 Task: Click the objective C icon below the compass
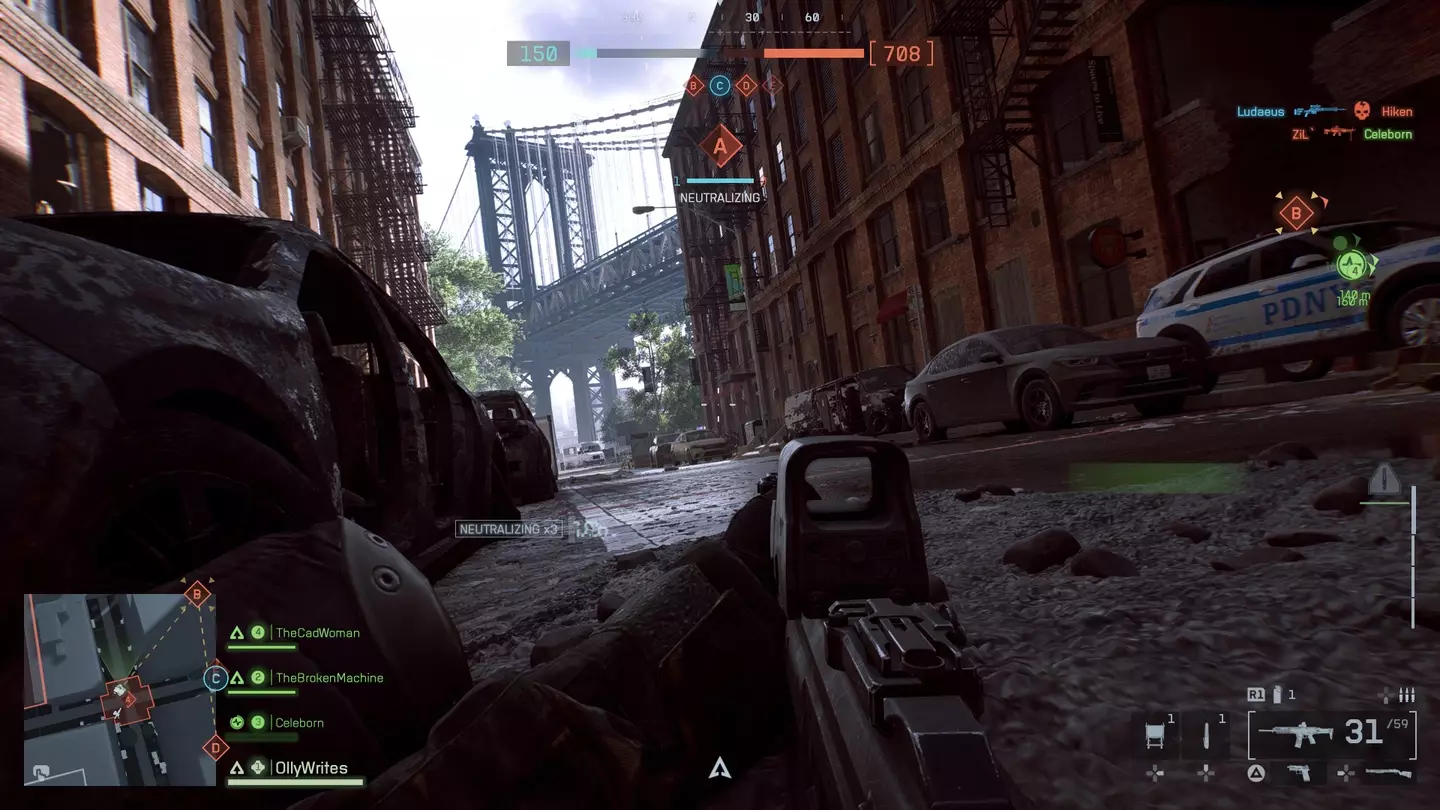[x=718, y=83]
